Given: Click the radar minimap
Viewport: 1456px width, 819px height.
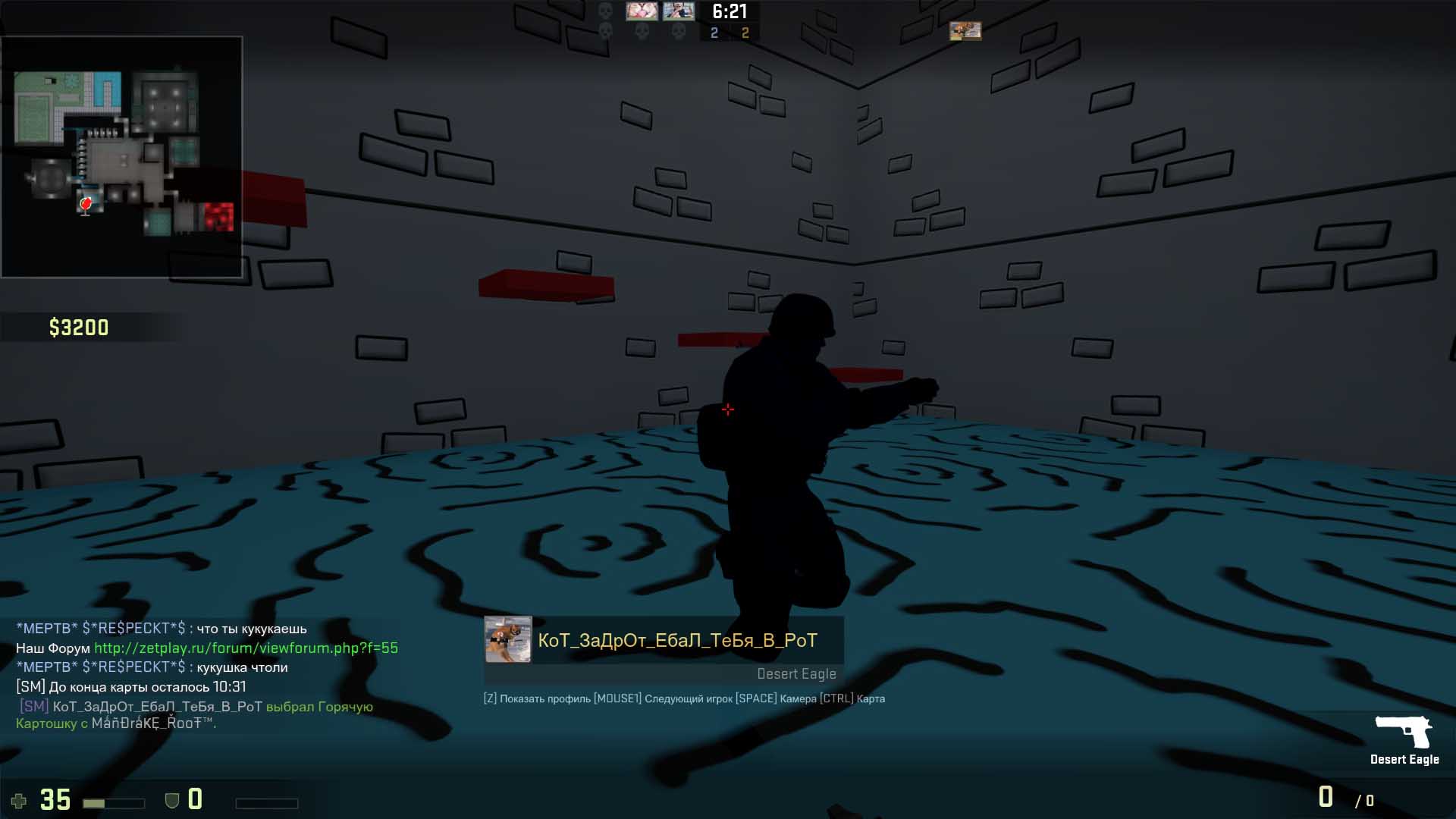Looking at the screenshot, I should point(121,156).
